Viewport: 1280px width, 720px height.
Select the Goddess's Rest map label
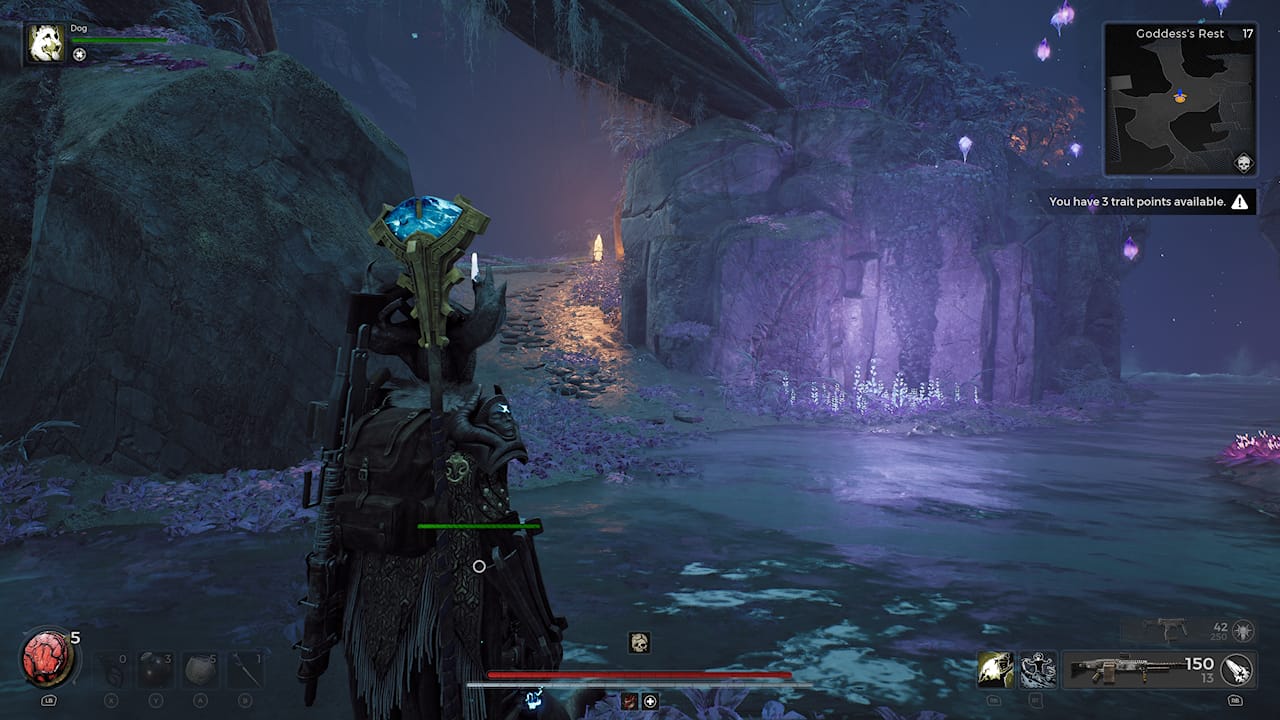point(1178,33)
